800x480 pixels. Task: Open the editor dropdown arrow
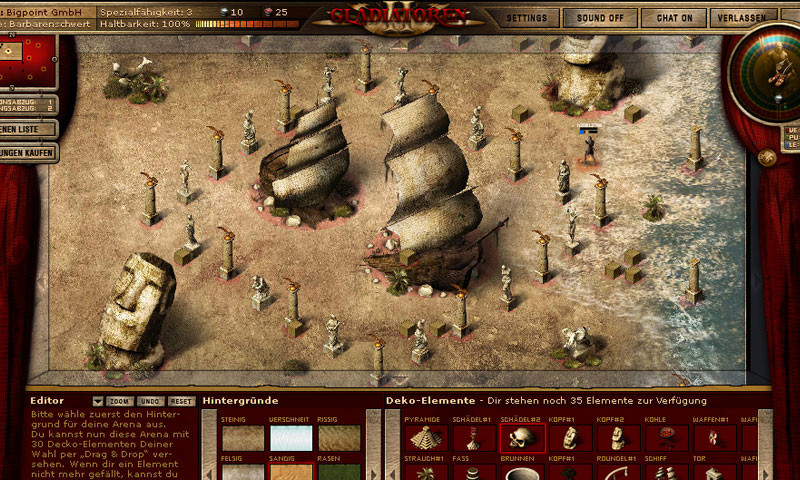coord(98,401)
